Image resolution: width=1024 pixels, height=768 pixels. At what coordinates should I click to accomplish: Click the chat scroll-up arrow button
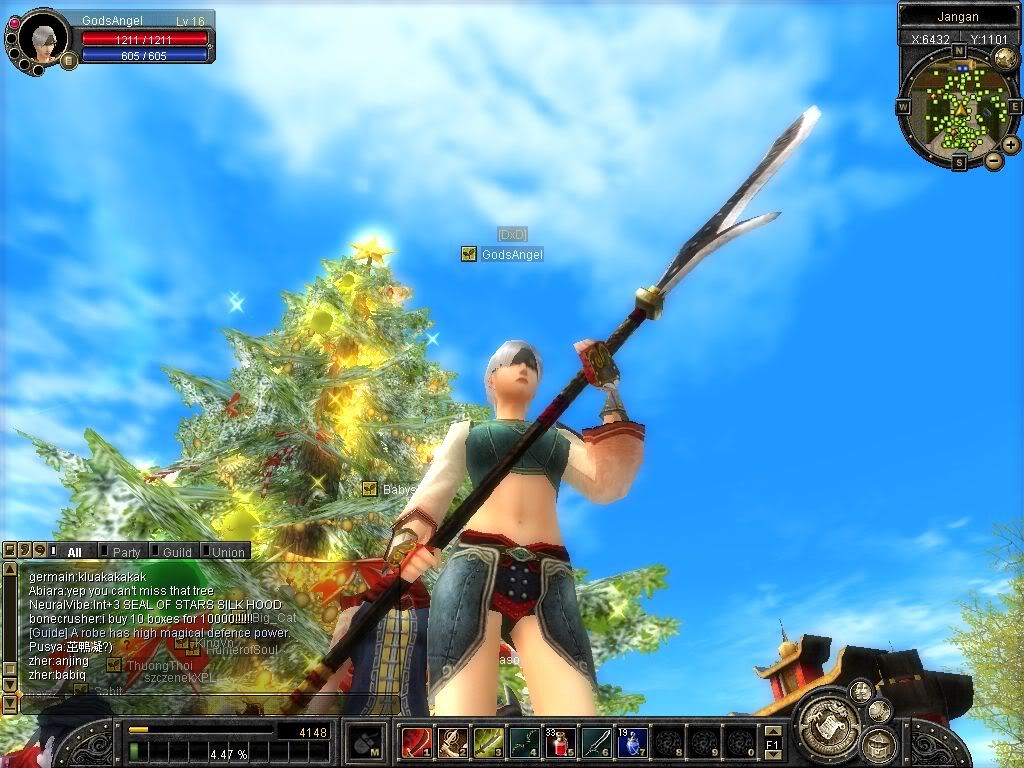click(10, 569)
